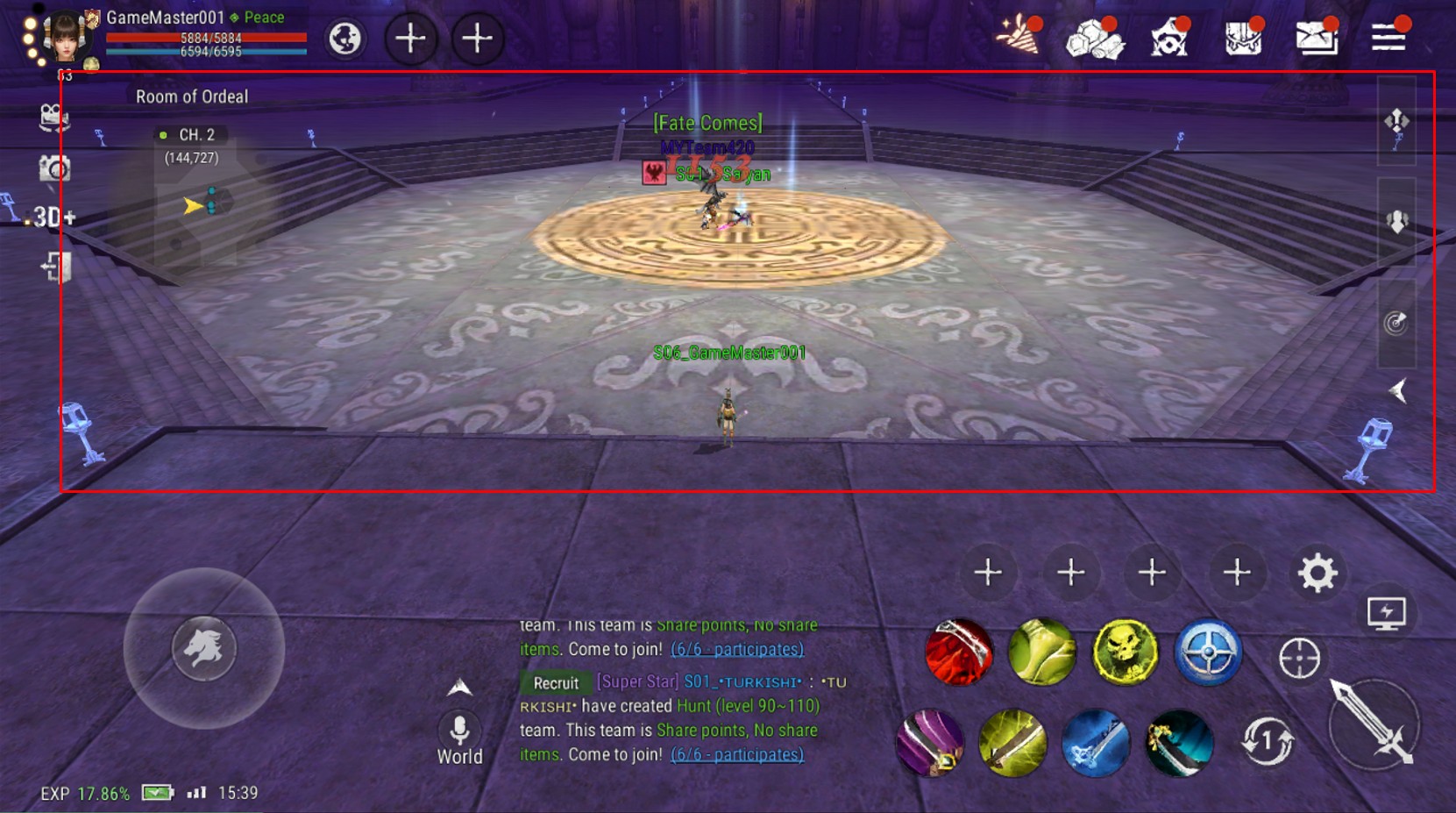The height and width of the screenshot is (813, 1456).
Task: Activate the red slash skill
Action: click(x=959, y=652)
